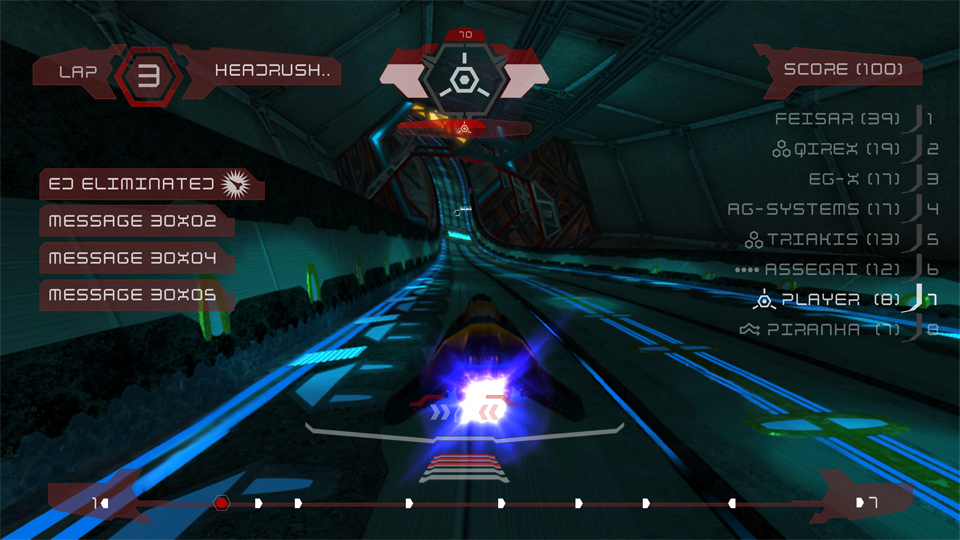Click the red hexagon progress marker

click(222, 503)
